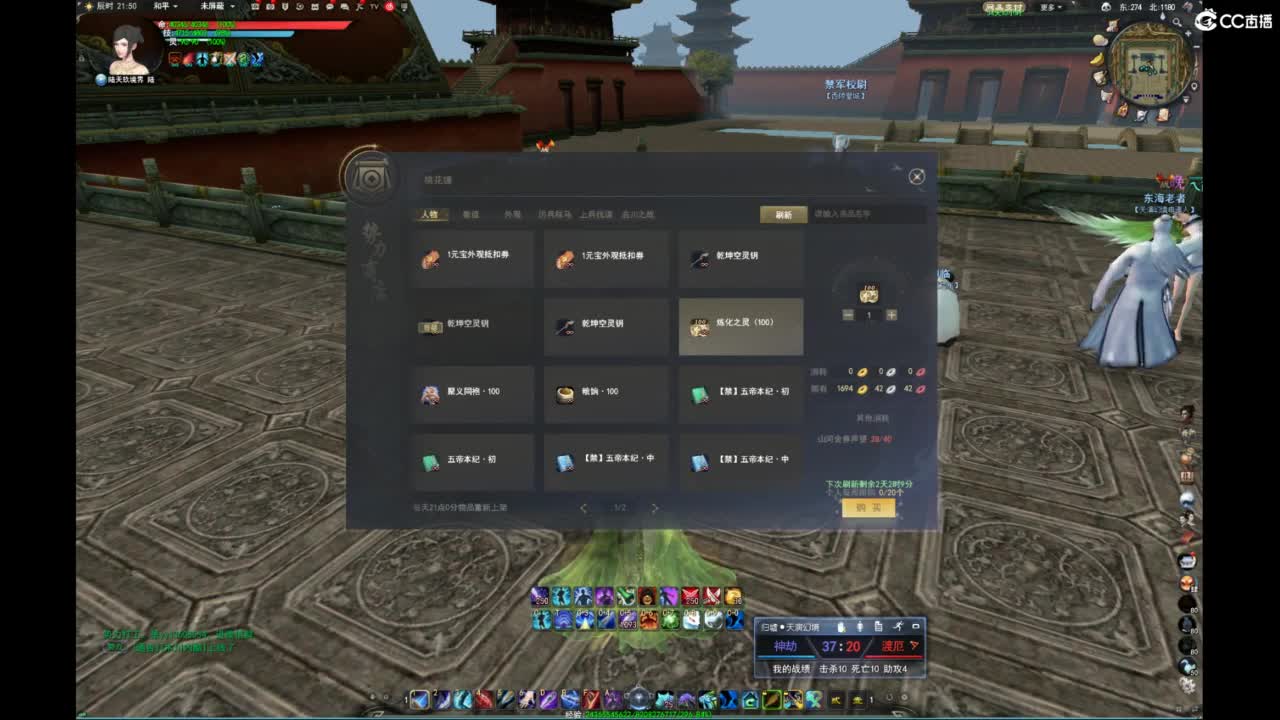Click the 刷新 refresh button

(x=784, y=215)
